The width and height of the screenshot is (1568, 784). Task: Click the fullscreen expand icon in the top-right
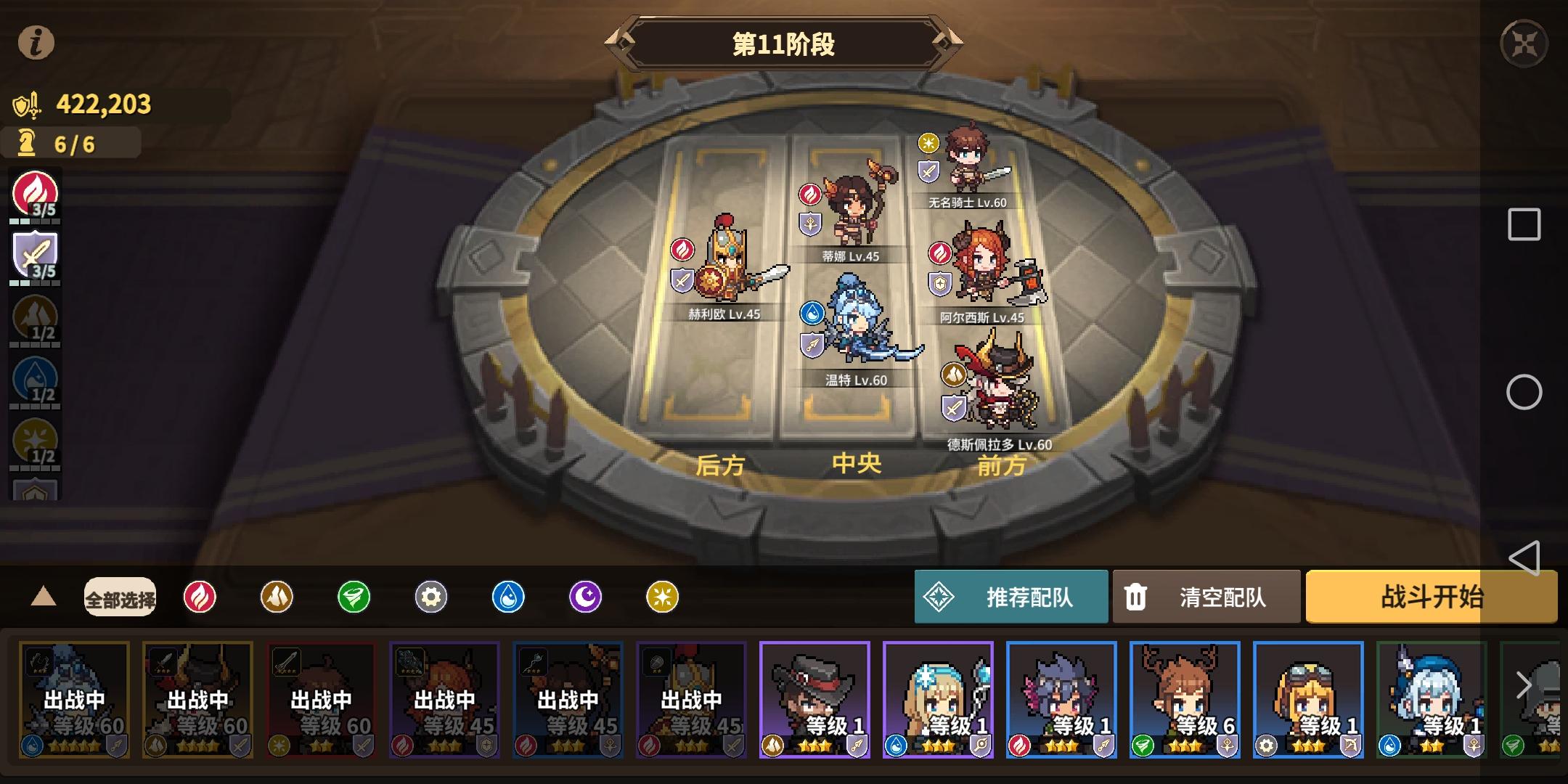[1524, 41]
